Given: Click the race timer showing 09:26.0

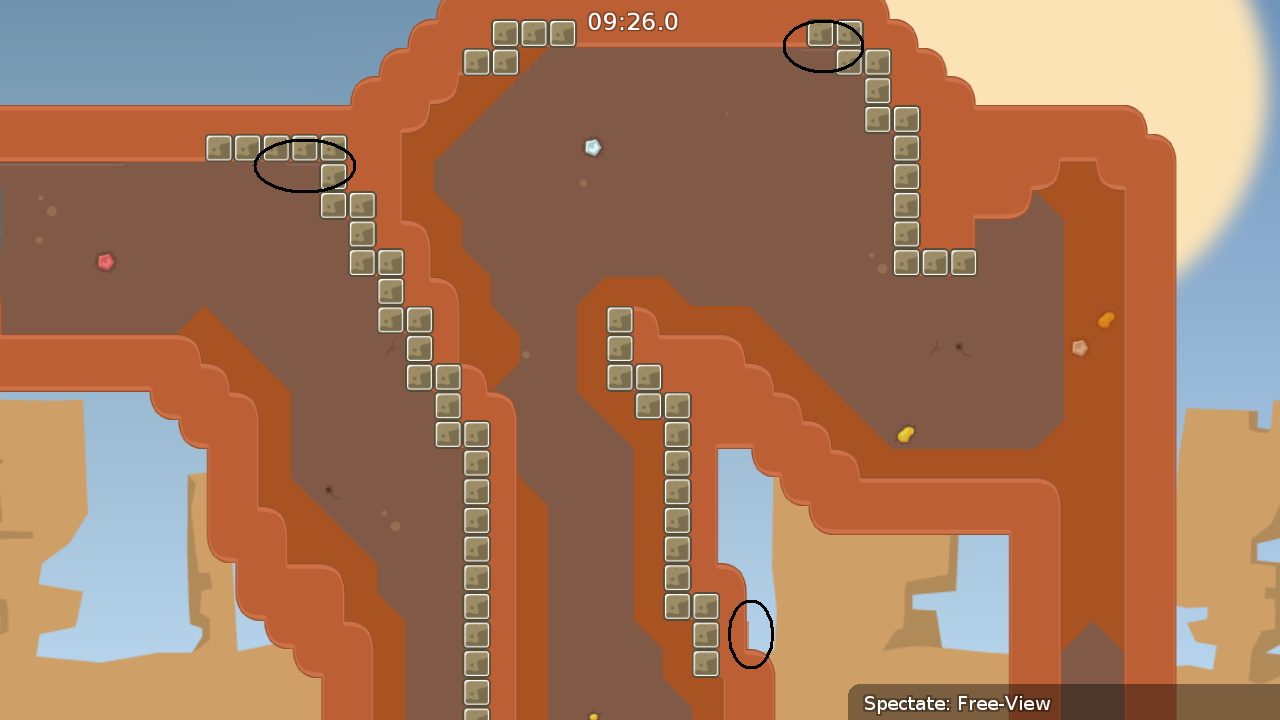Looking at the screenshot, I should 634,22.
